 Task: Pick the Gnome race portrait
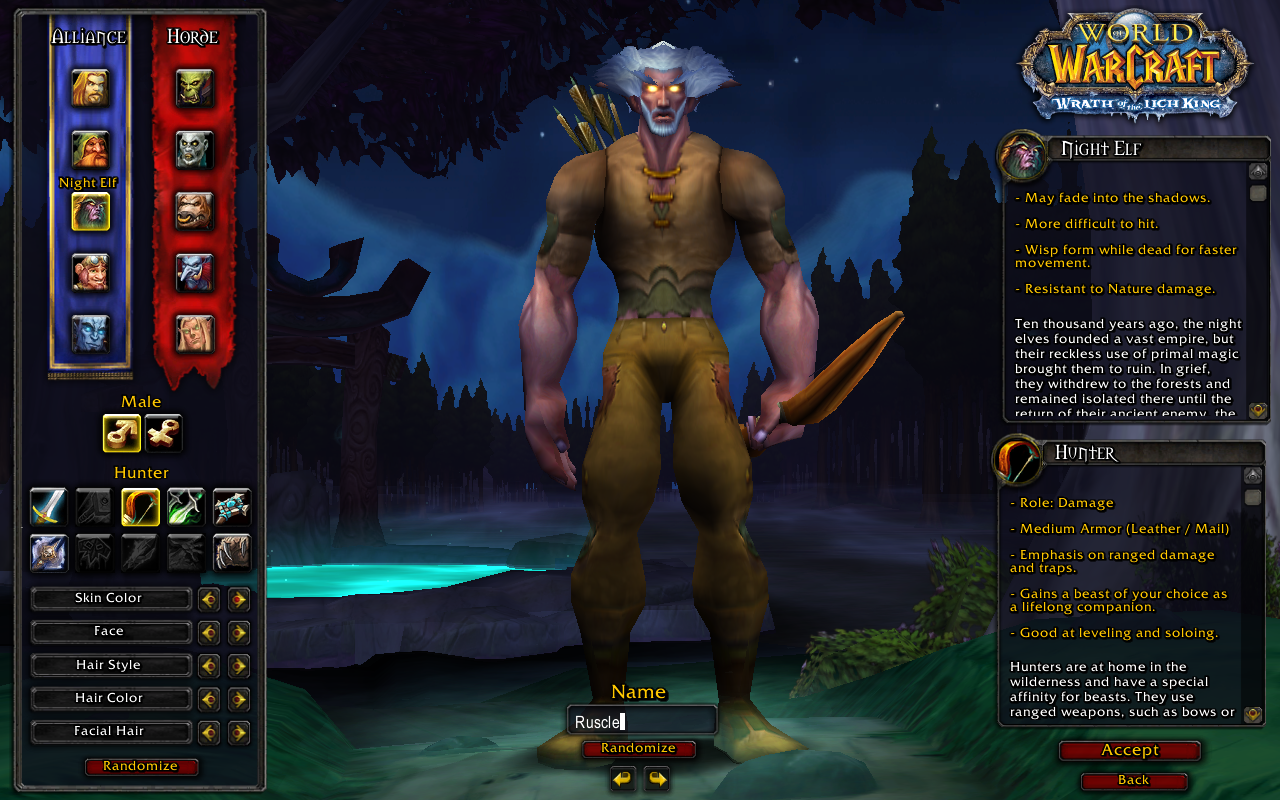(x=90, y=272)
